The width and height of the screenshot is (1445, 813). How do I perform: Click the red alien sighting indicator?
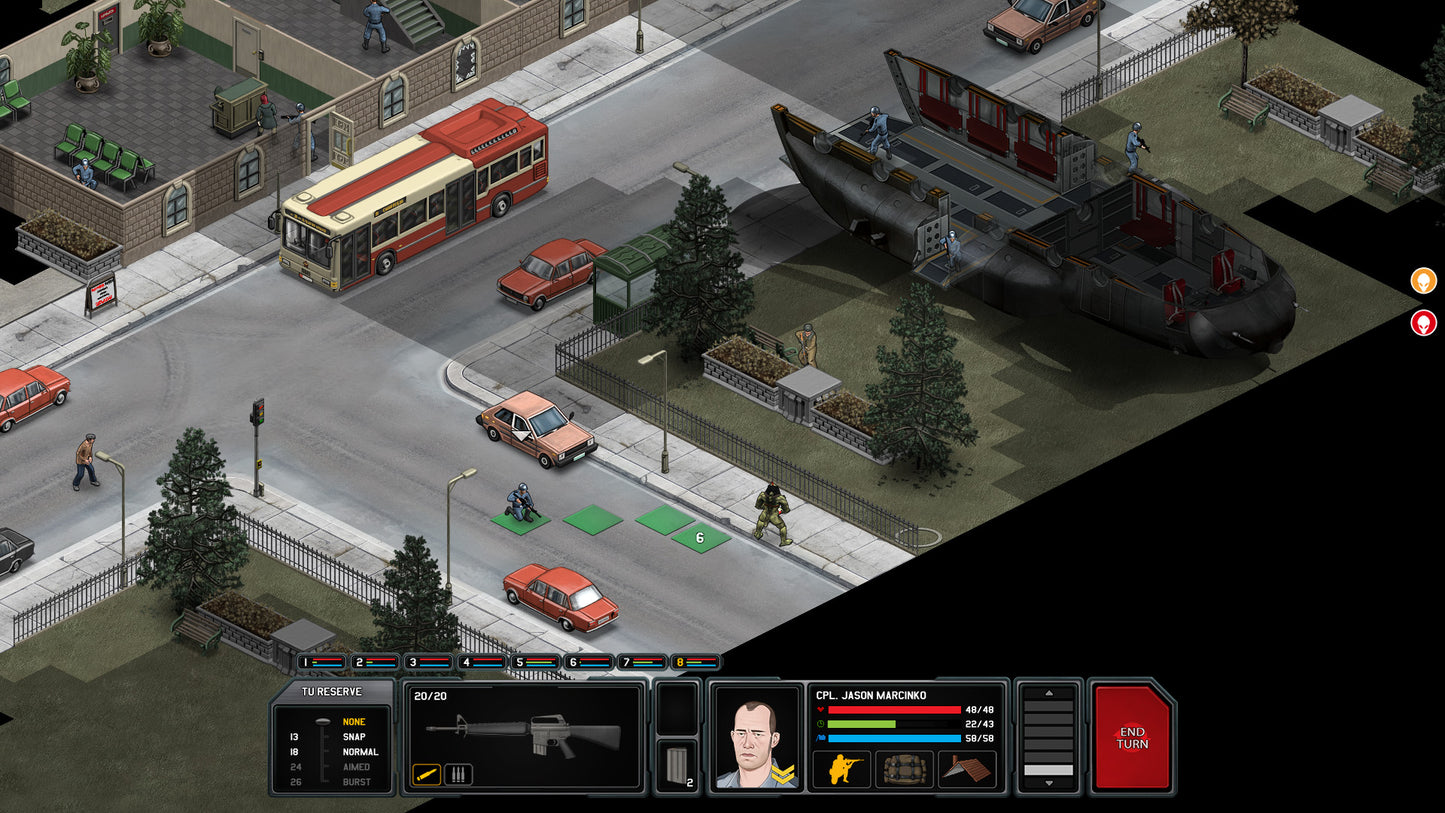coord(1423,323)
